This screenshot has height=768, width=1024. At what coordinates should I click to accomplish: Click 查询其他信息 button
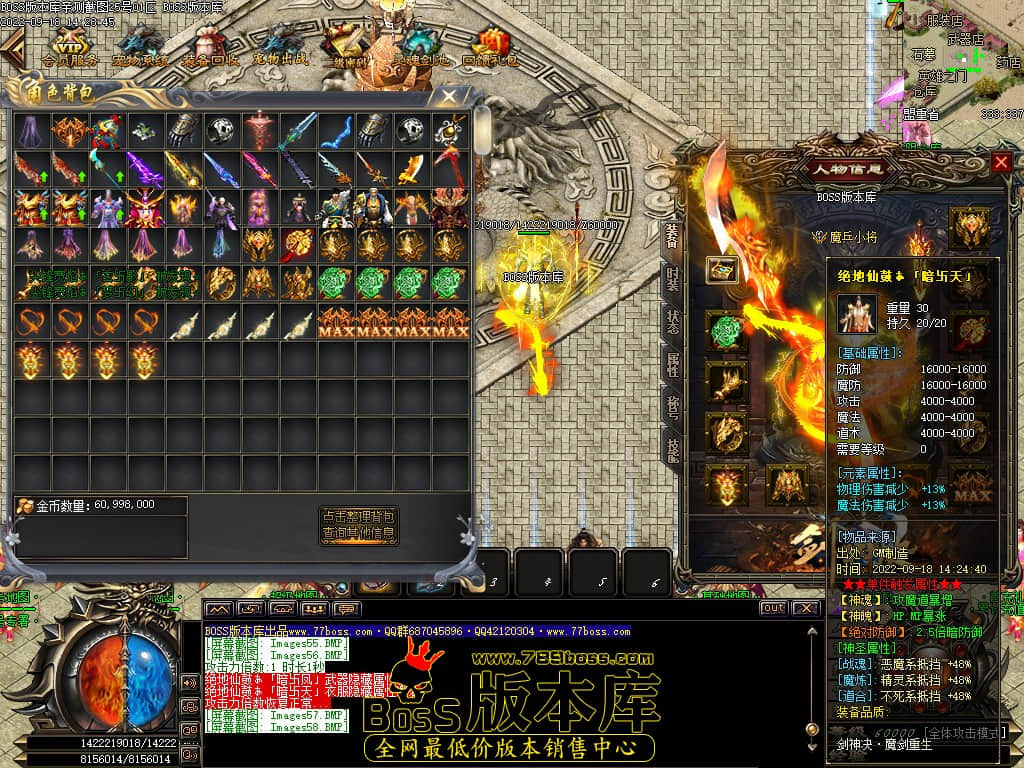pyautogui.click(x=359, y=534)
